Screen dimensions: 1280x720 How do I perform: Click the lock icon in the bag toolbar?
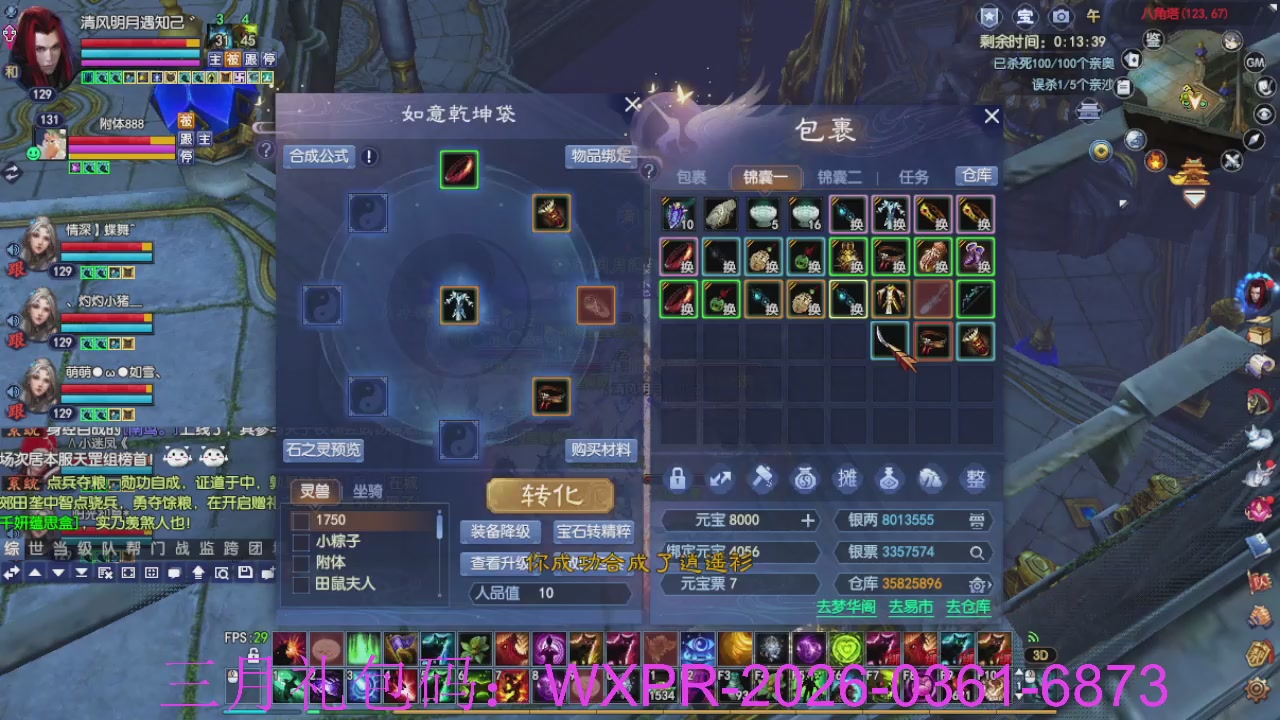point(677,479)
